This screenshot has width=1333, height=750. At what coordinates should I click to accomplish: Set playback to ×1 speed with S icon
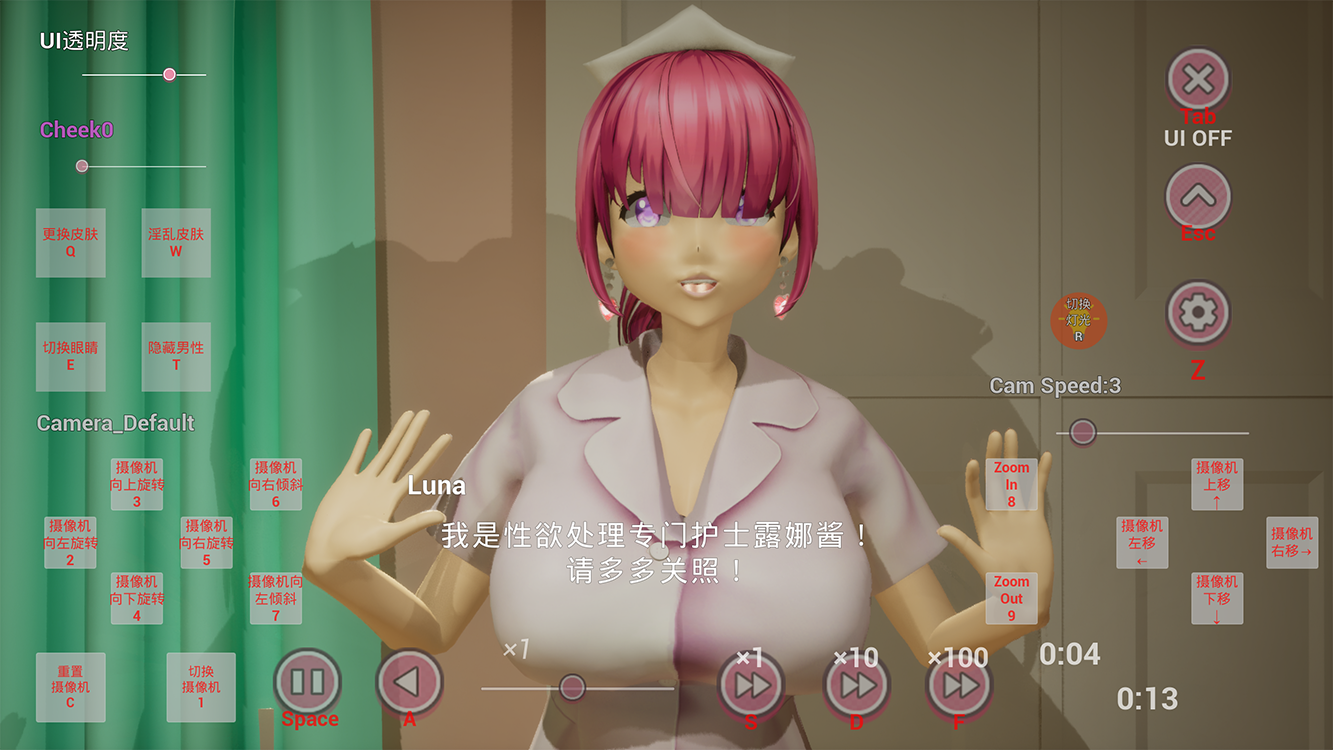(x=753, y=684)
